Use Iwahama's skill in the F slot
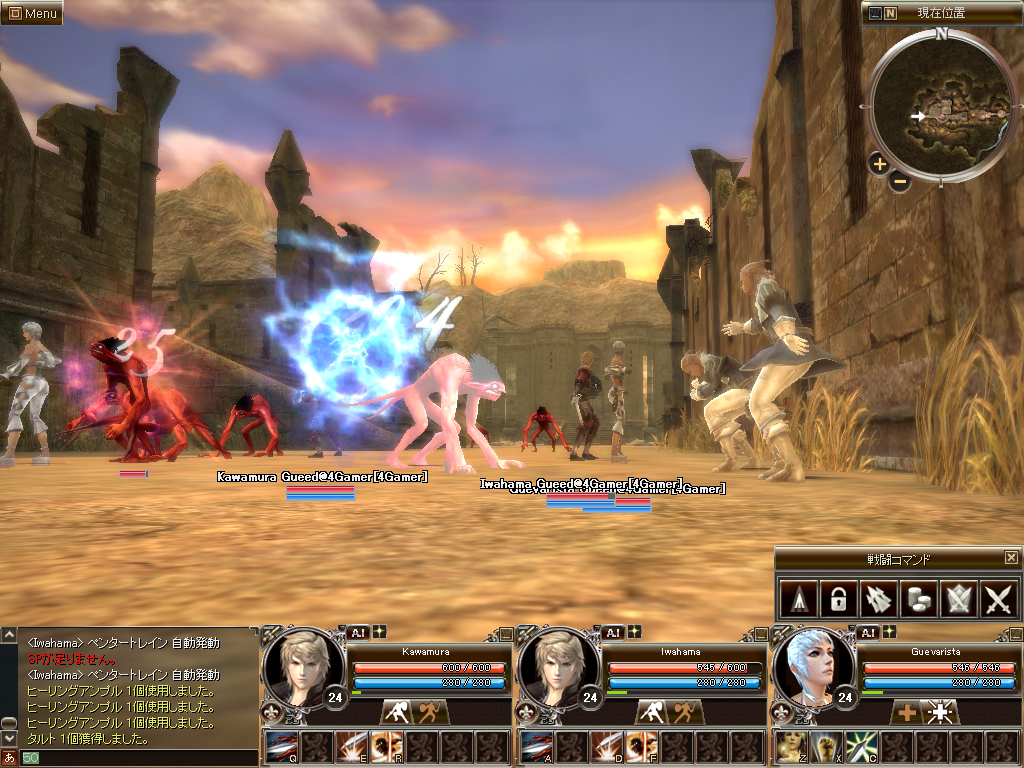The height and width of the screenshot is (768, 1024). pos(640,747)
